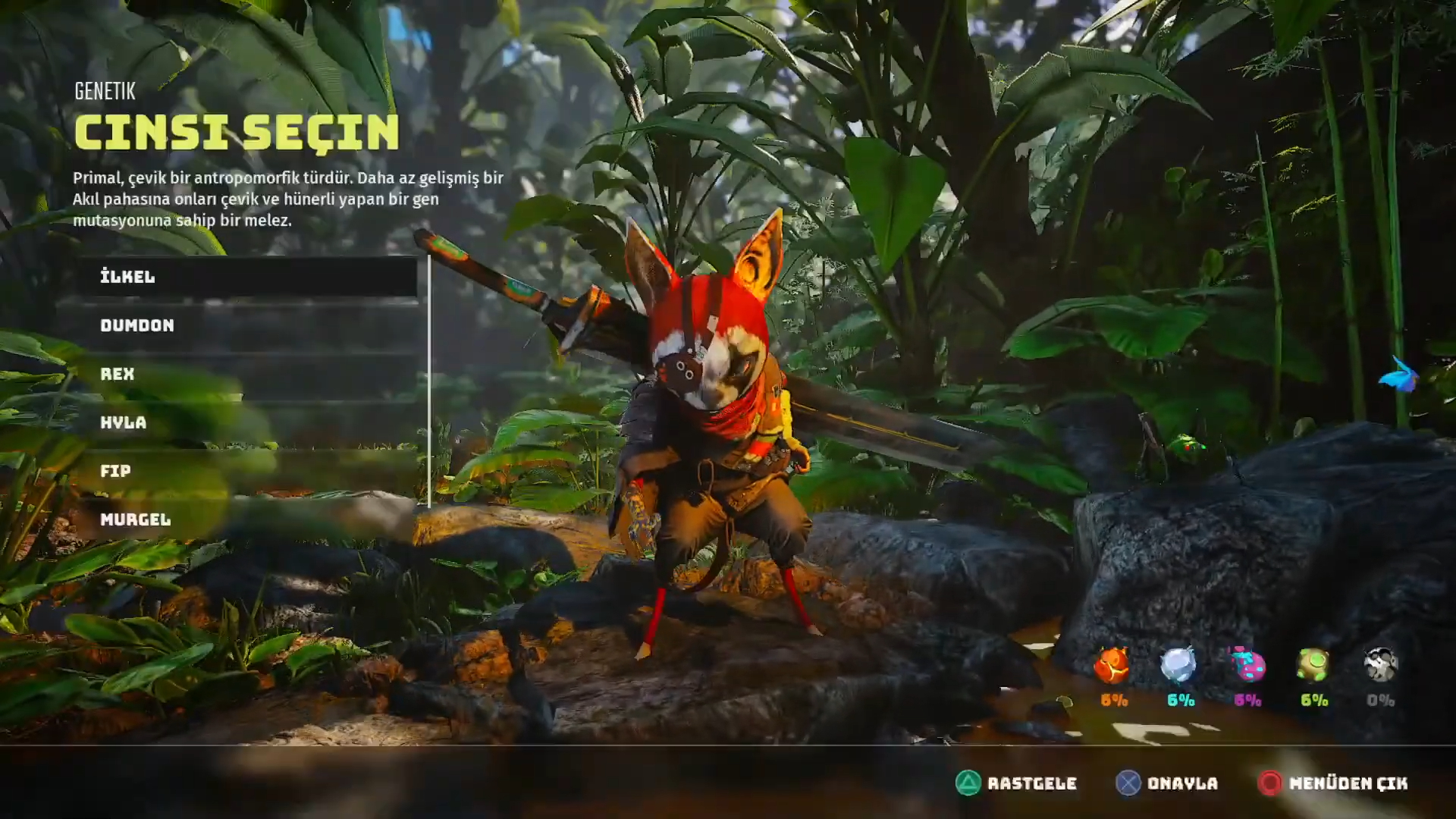Select the İlkel breed option
The height and width of the screenshot is (819, 1456).
[246, 277]
